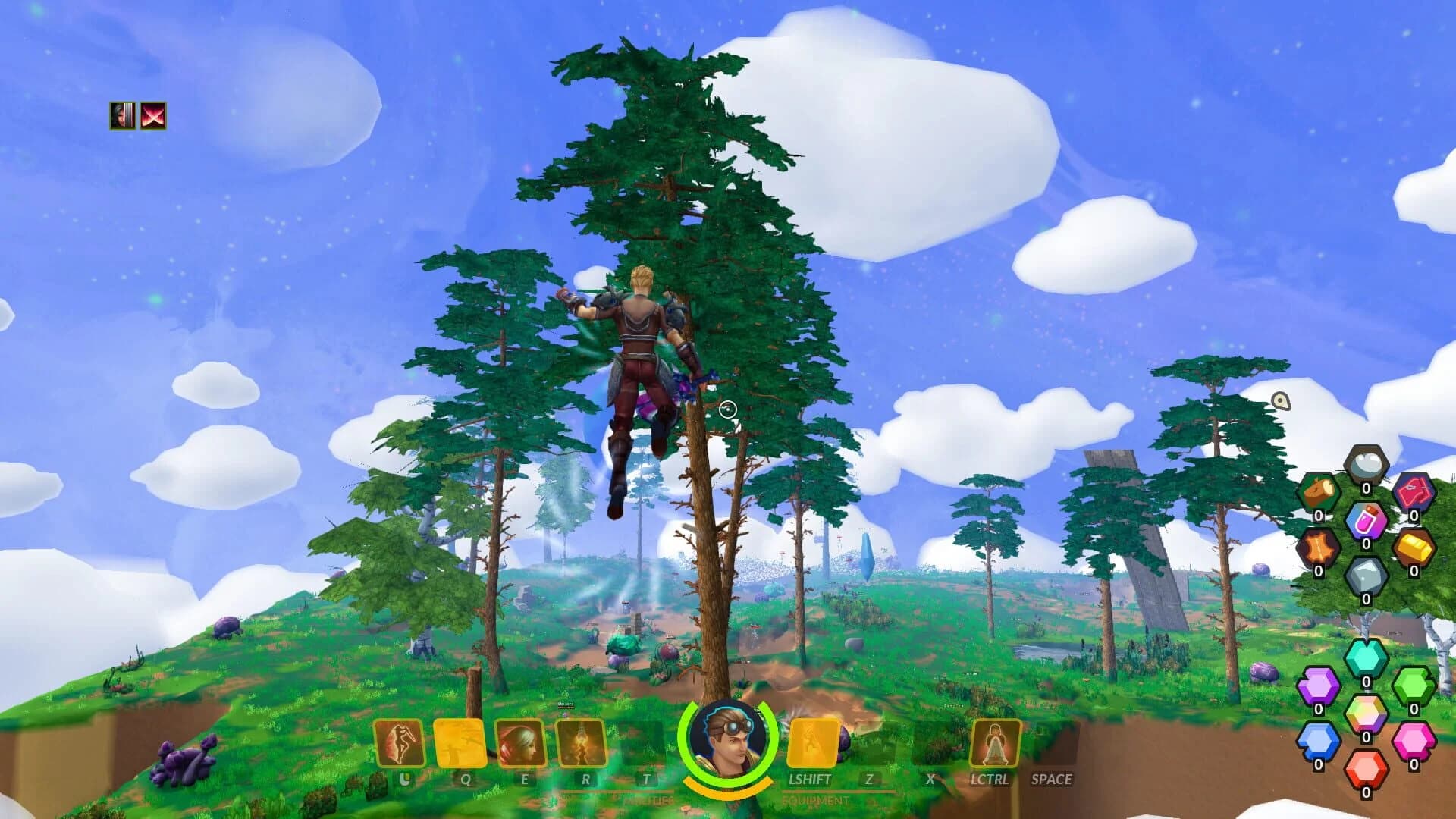Select the orange leather resource counter
The height and width of the screenshot is (819, 1456).
point(1317,547)
